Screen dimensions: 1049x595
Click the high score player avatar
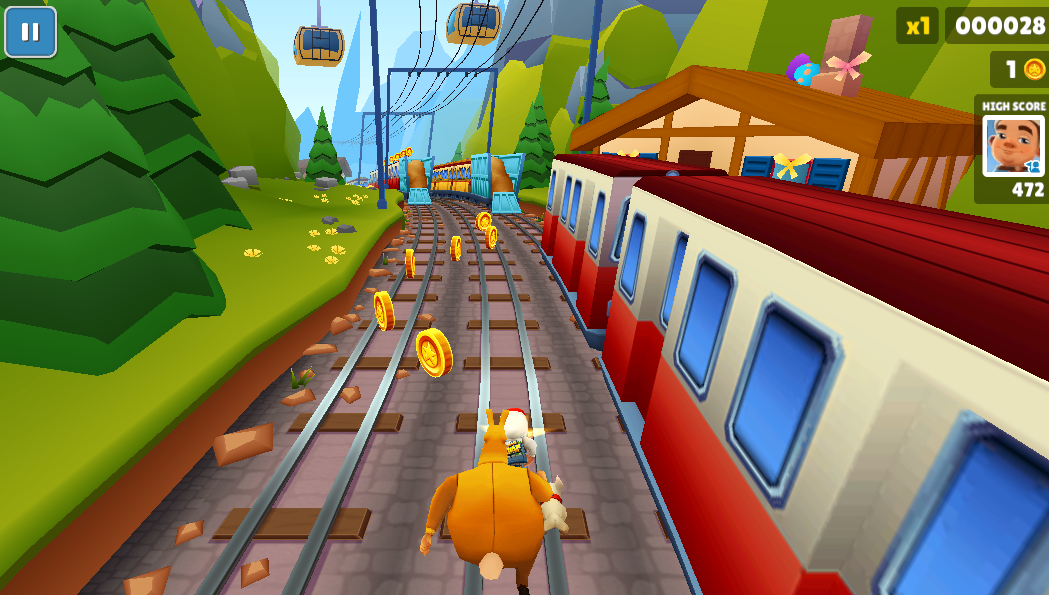click(x=1012, y=146)
